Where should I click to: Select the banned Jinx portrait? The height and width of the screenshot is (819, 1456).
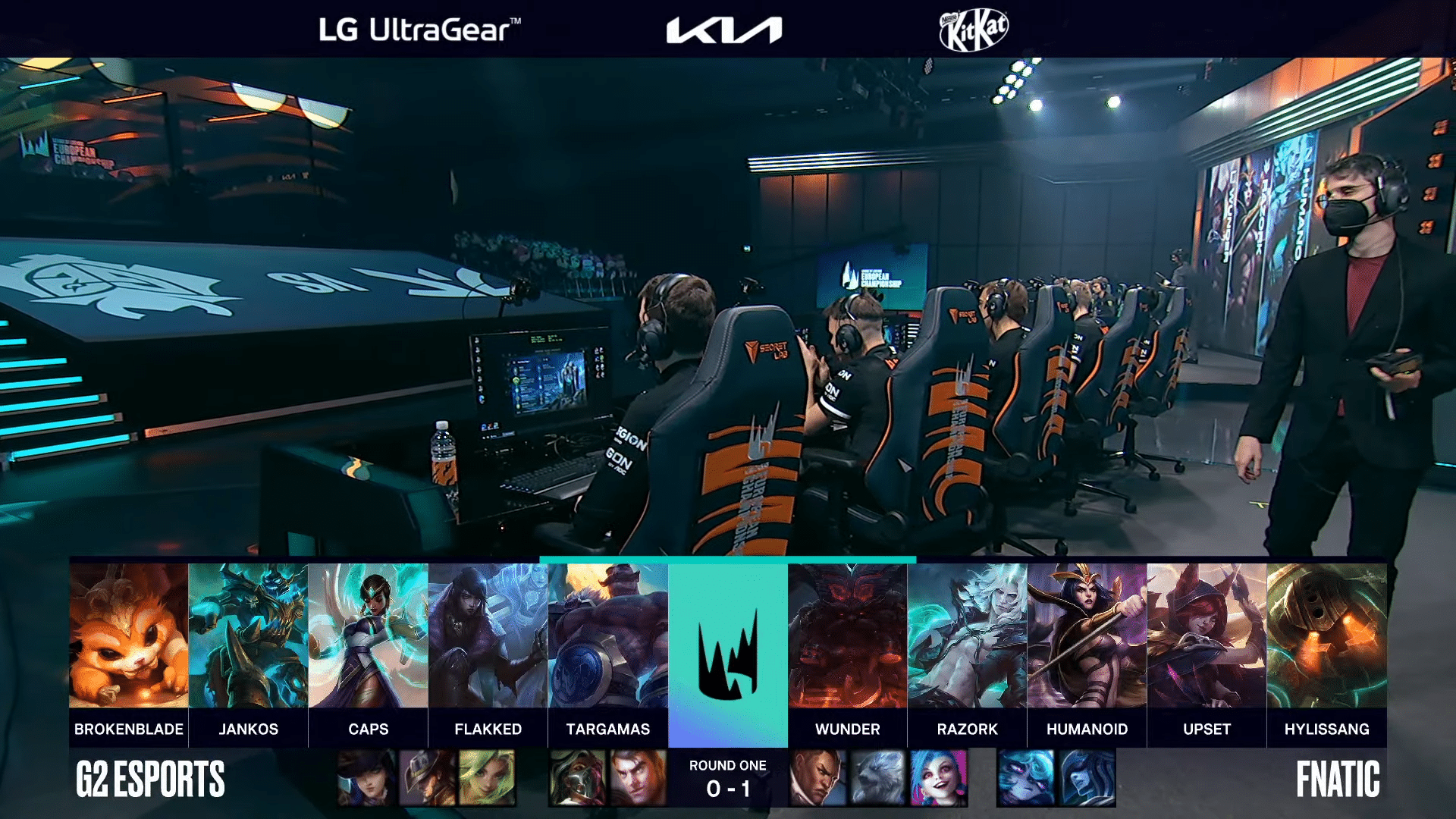[x=938, y=778]
